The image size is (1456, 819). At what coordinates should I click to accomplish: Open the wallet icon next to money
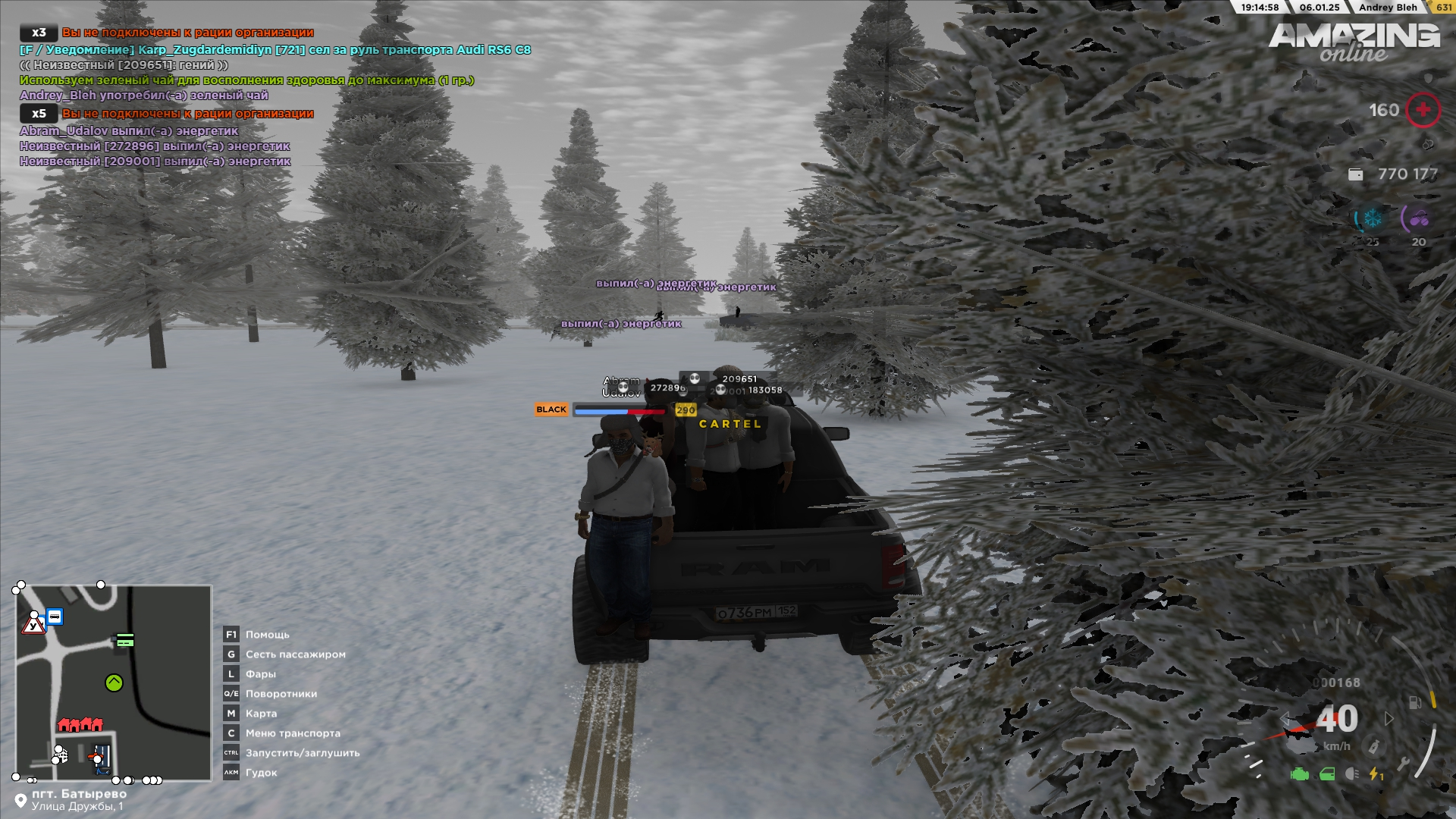(1355, 174)
